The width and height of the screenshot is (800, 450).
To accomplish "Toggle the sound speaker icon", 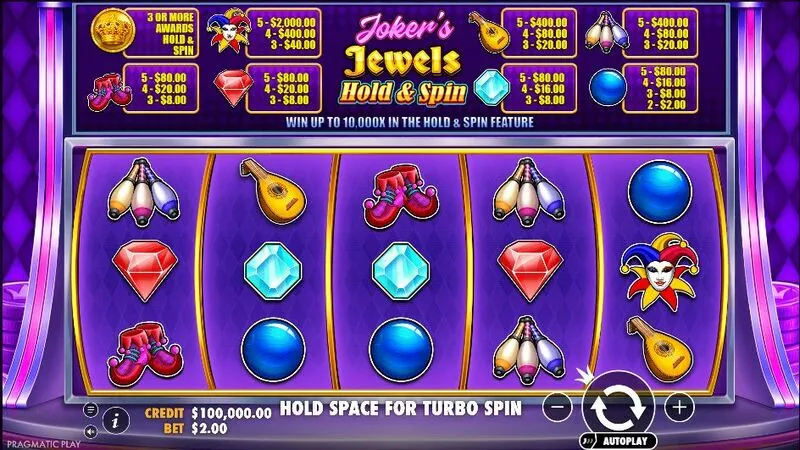I will (91, 432).
